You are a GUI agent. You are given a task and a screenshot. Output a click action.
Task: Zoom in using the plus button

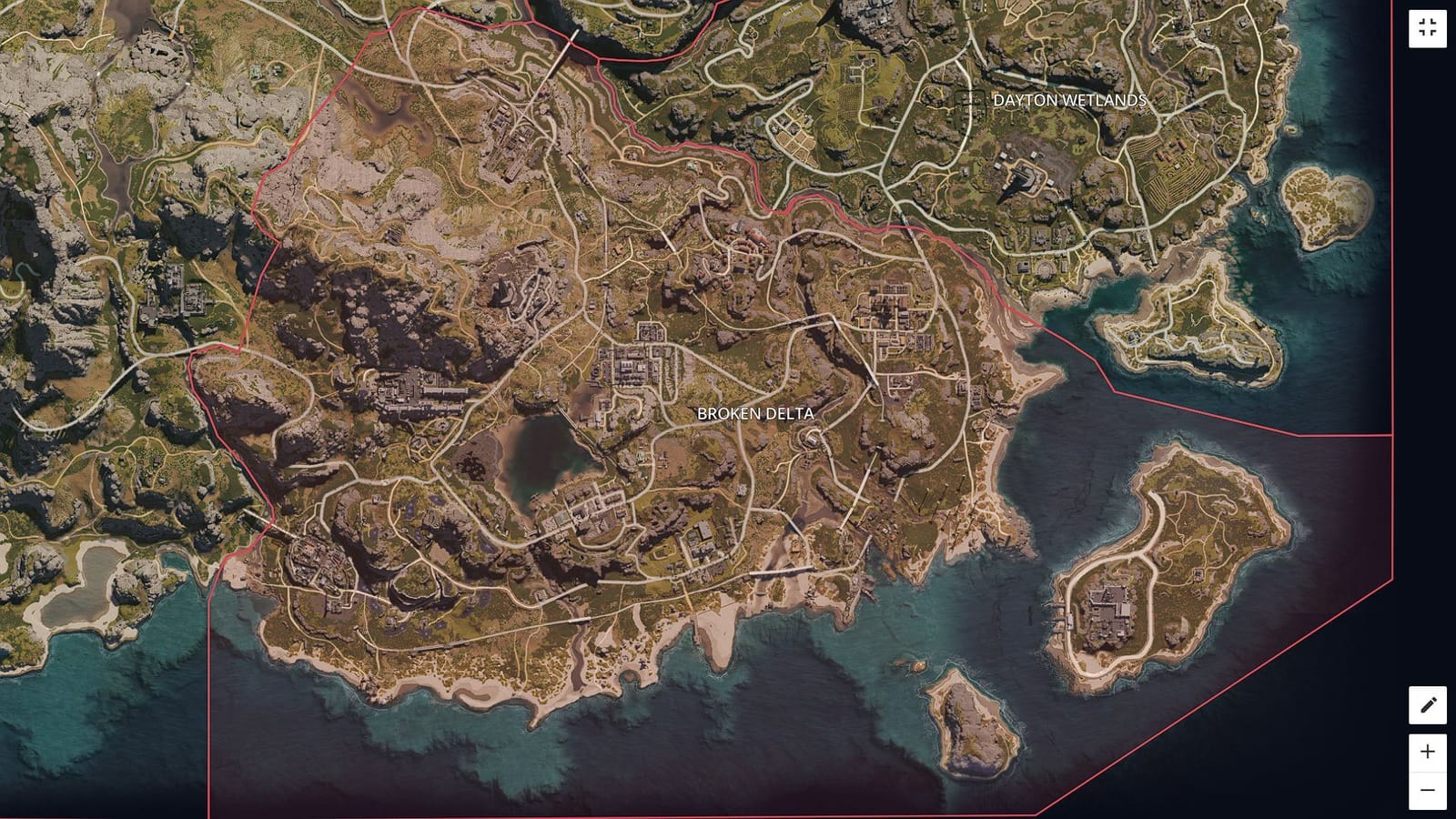tap(1427, 752)
